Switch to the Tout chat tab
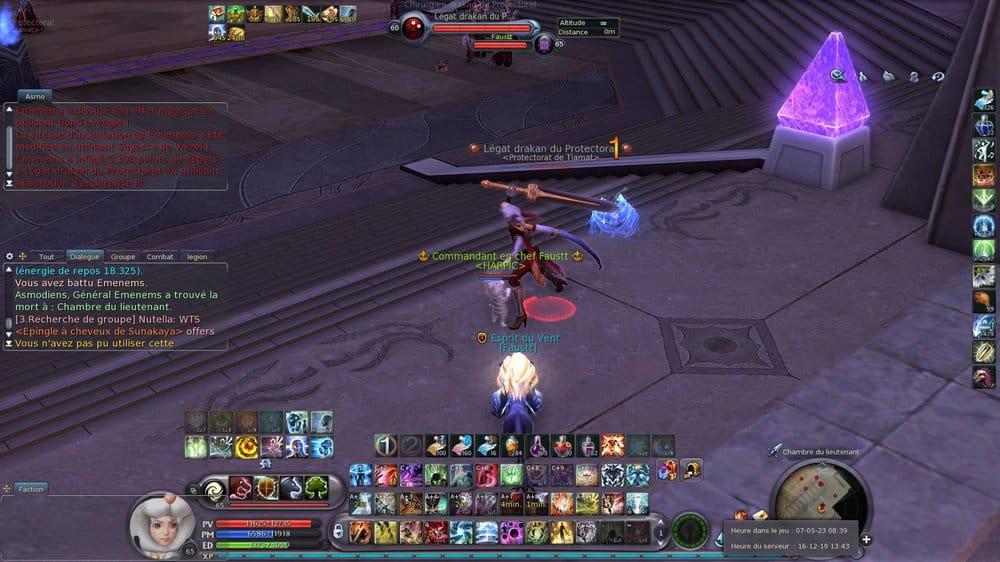1000x562 pixels. (x=46, y=257)
